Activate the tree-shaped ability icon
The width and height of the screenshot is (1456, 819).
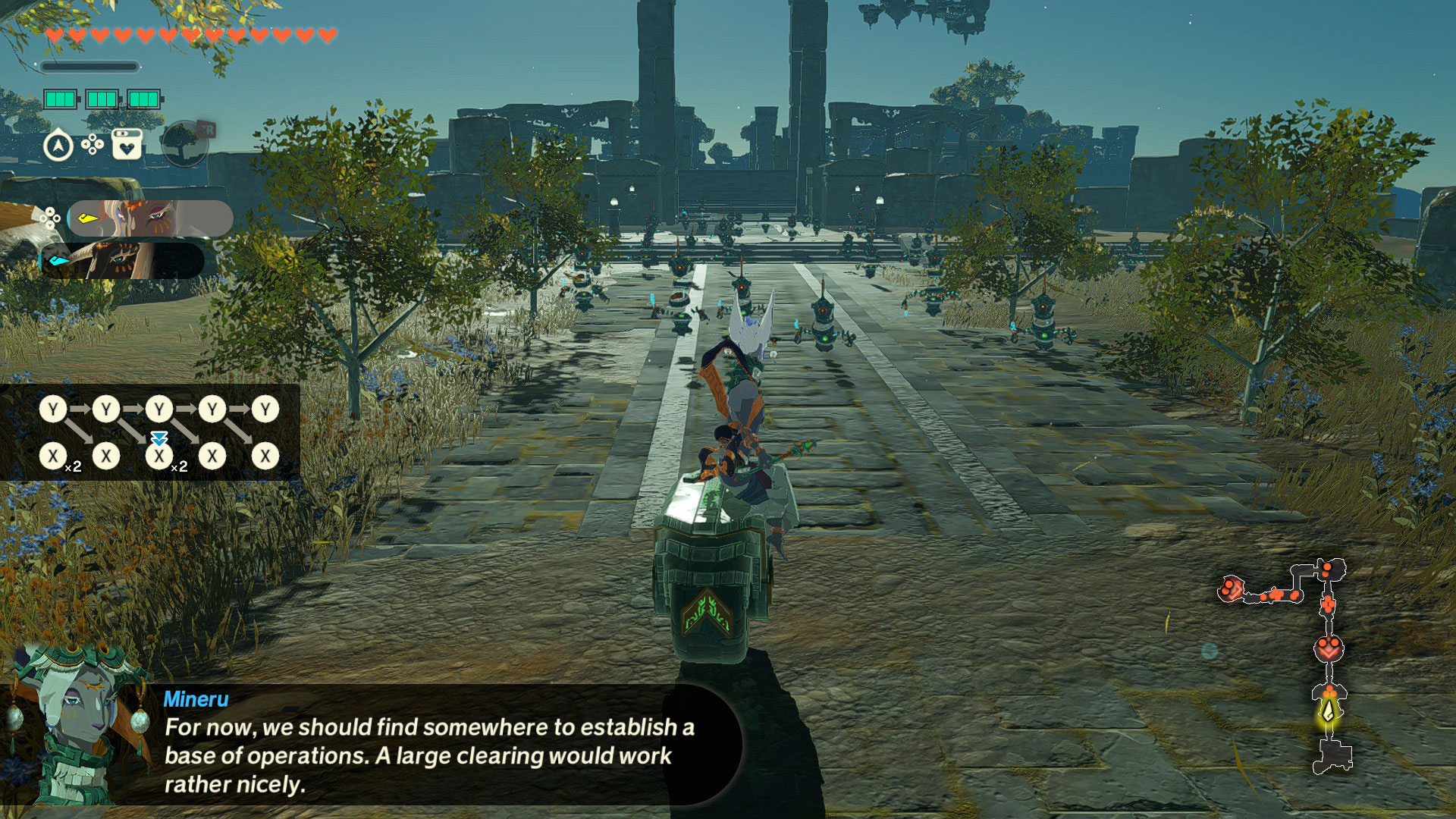(x=184, y=143)
